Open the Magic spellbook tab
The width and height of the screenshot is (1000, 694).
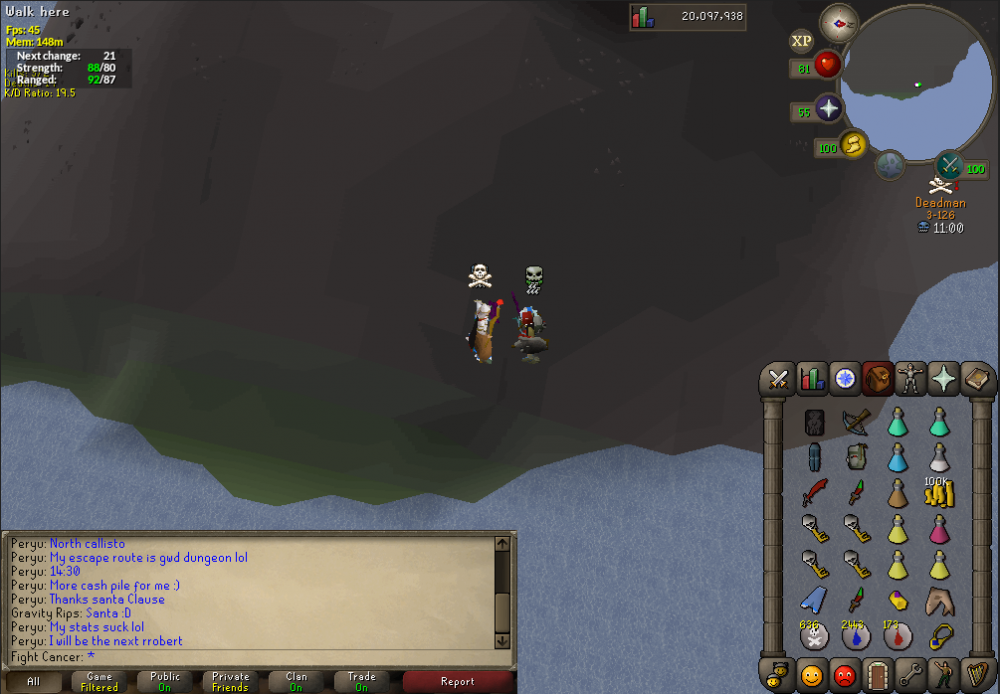pyautogui.click(x=975, y=379)
